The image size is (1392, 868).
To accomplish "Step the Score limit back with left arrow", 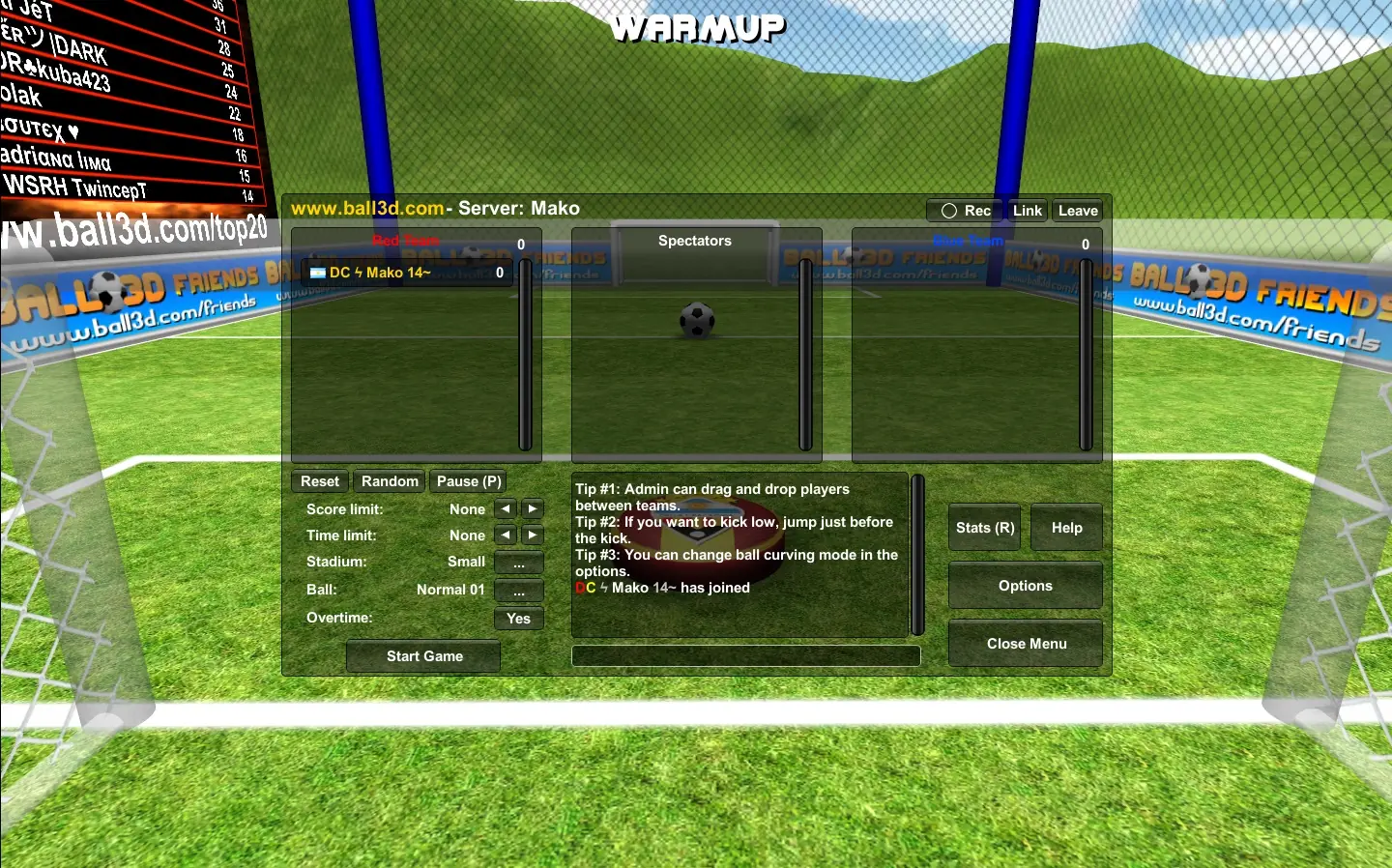I will pos(505,507).
